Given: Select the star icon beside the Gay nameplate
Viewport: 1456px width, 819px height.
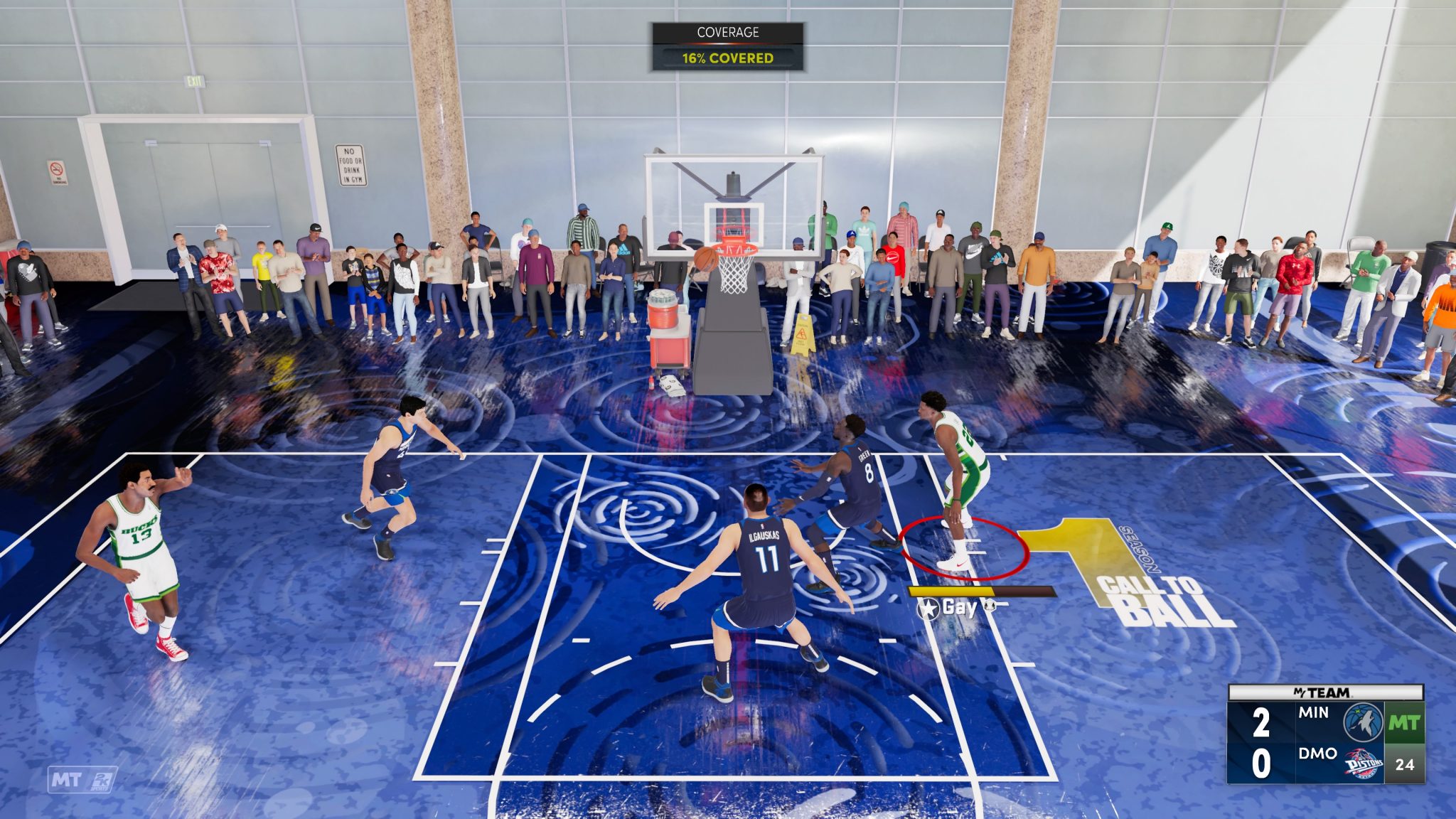Looking at the screenshot, I should tap(928, 606).
